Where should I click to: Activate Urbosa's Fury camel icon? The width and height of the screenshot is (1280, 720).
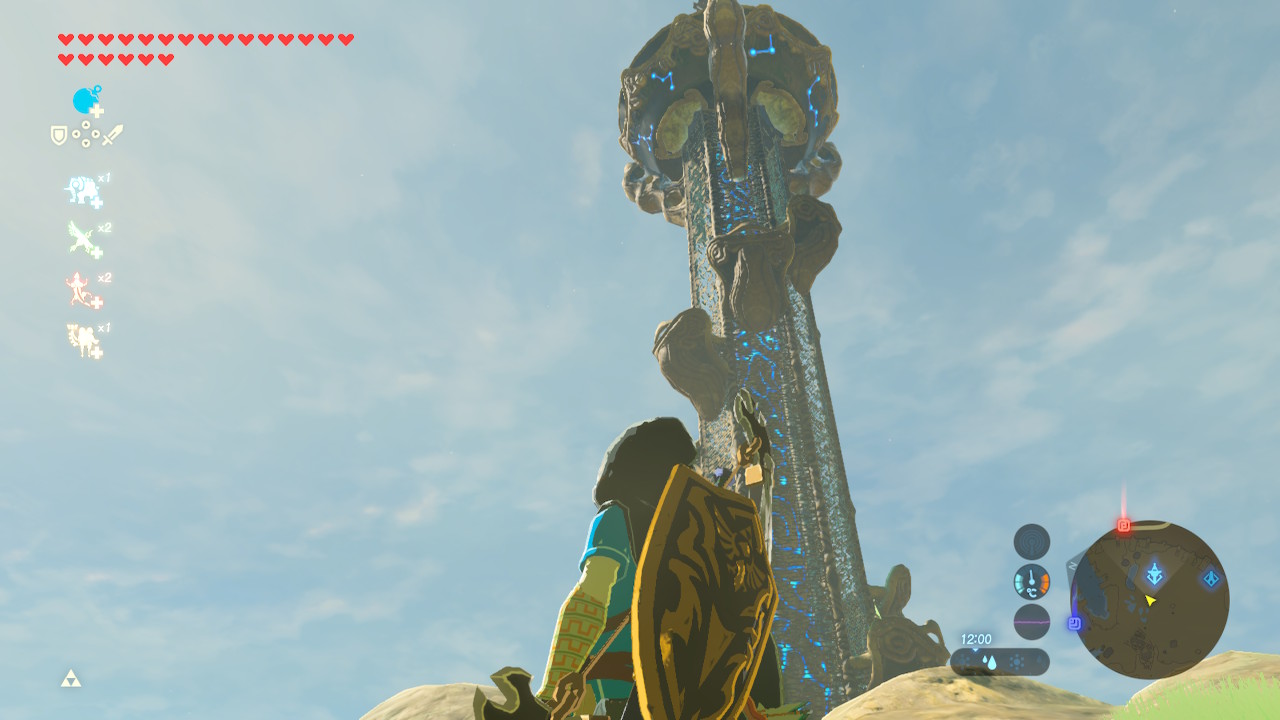coord(84,341)
